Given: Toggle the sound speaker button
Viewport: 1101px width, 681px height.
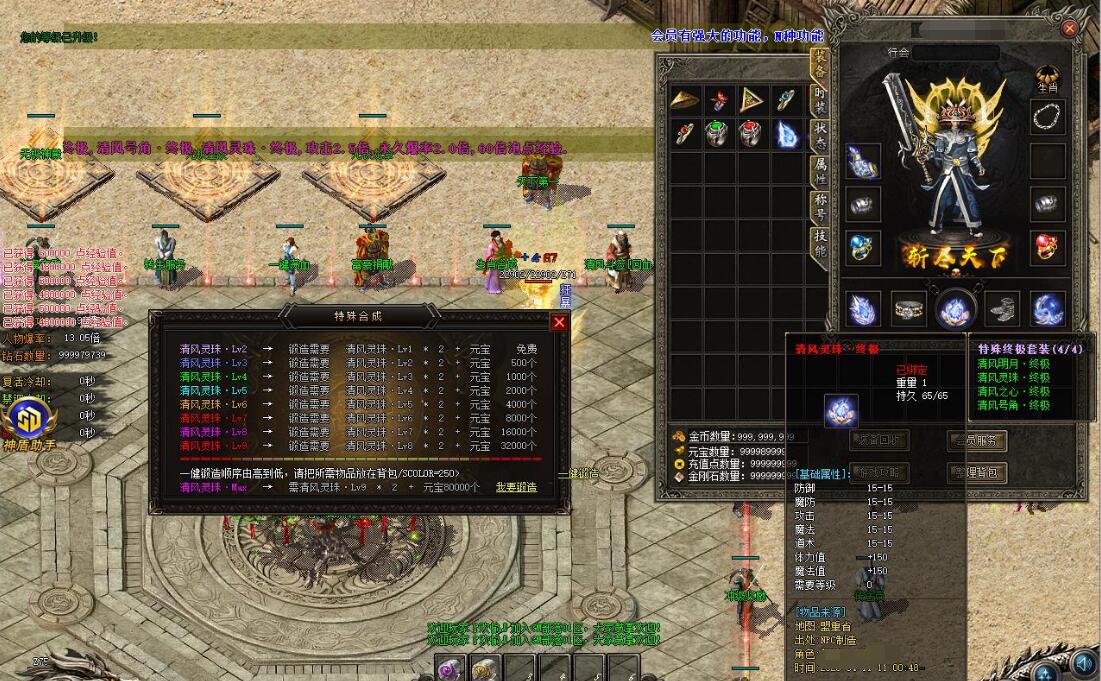Looking at the screenshot, I should click(x=1082, y=662).
